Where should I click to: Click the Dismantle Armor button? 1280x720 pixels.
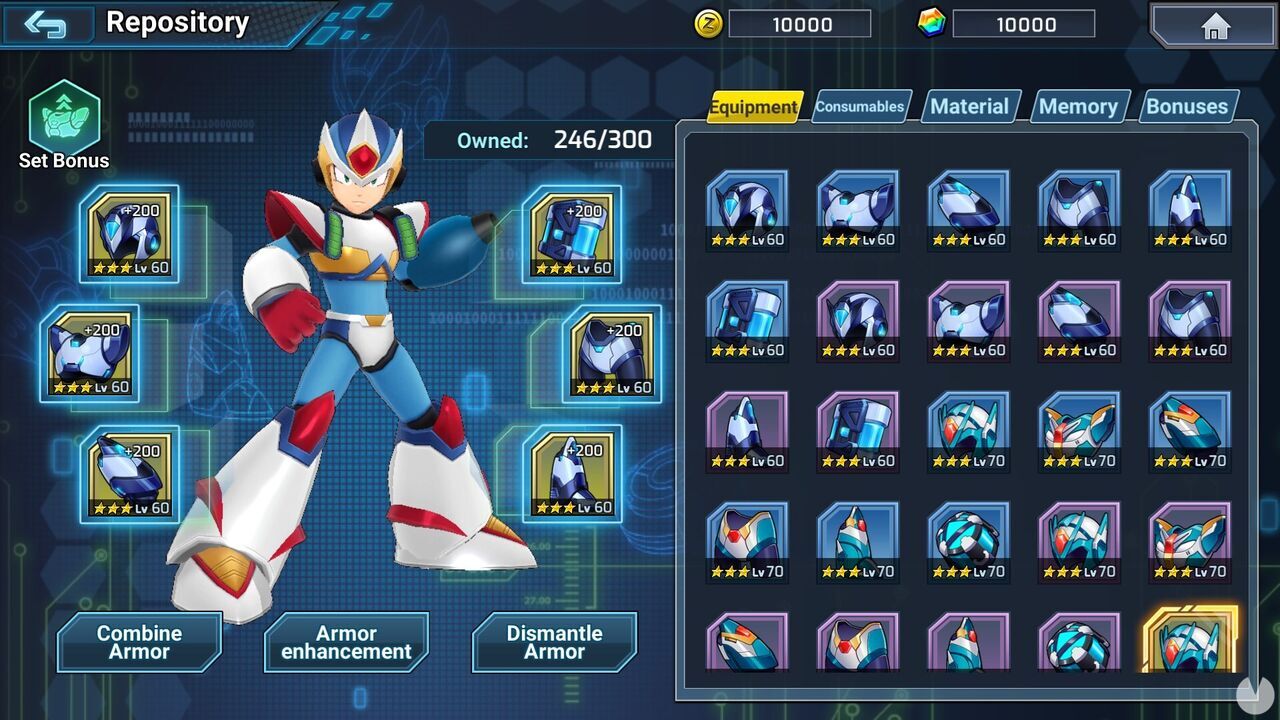(x=554, y=642)
